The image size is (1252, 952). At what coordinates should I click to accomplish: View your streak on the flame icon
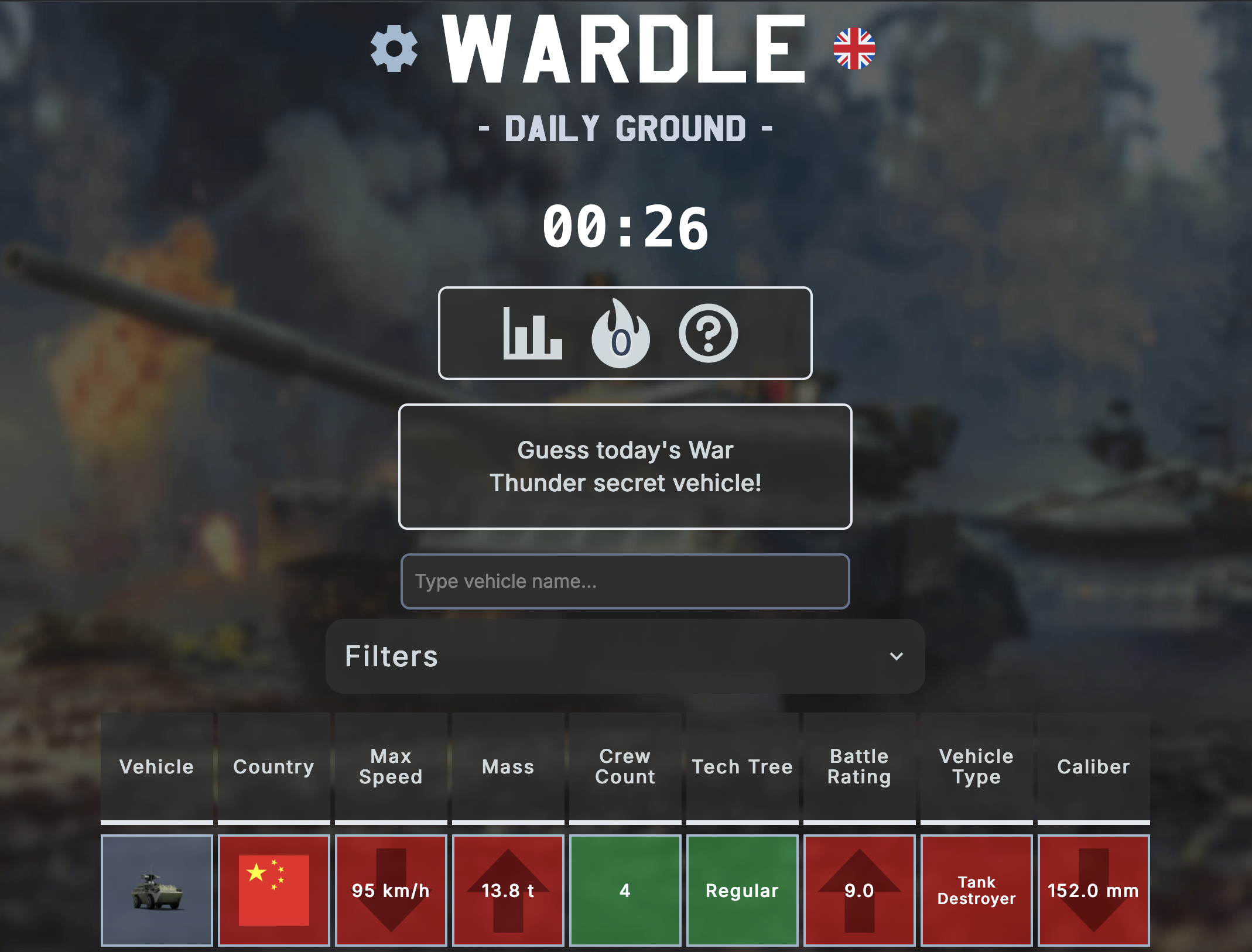pyautogui.click(x=622, y=334)
